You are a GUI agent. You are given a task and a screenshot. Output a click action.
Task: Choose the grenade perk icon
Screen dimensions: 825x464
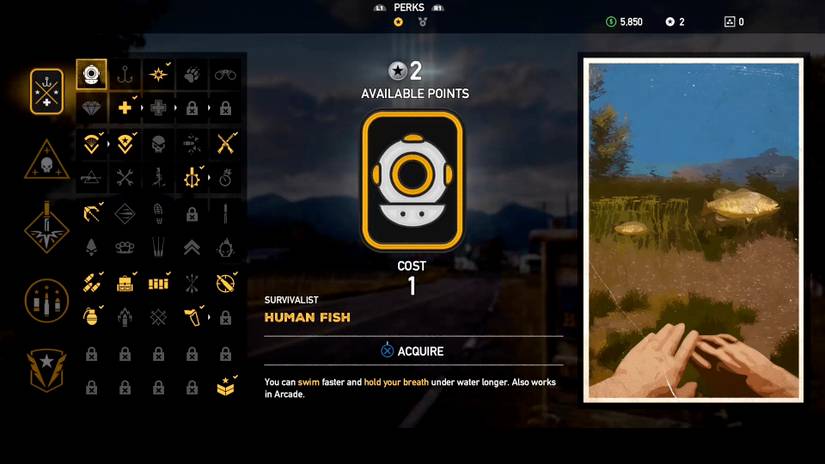[x=91, y=317]
